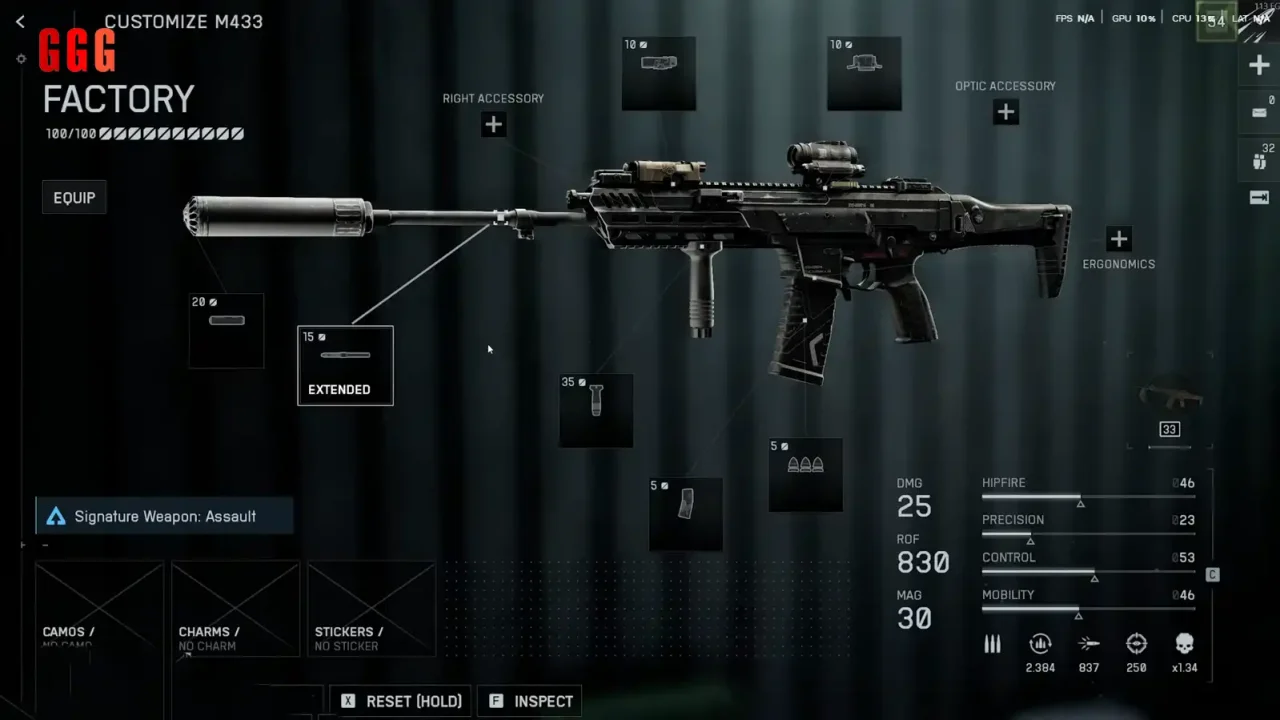Open the magazine attachment slot
1280x720 pixels.
[686, 514]
